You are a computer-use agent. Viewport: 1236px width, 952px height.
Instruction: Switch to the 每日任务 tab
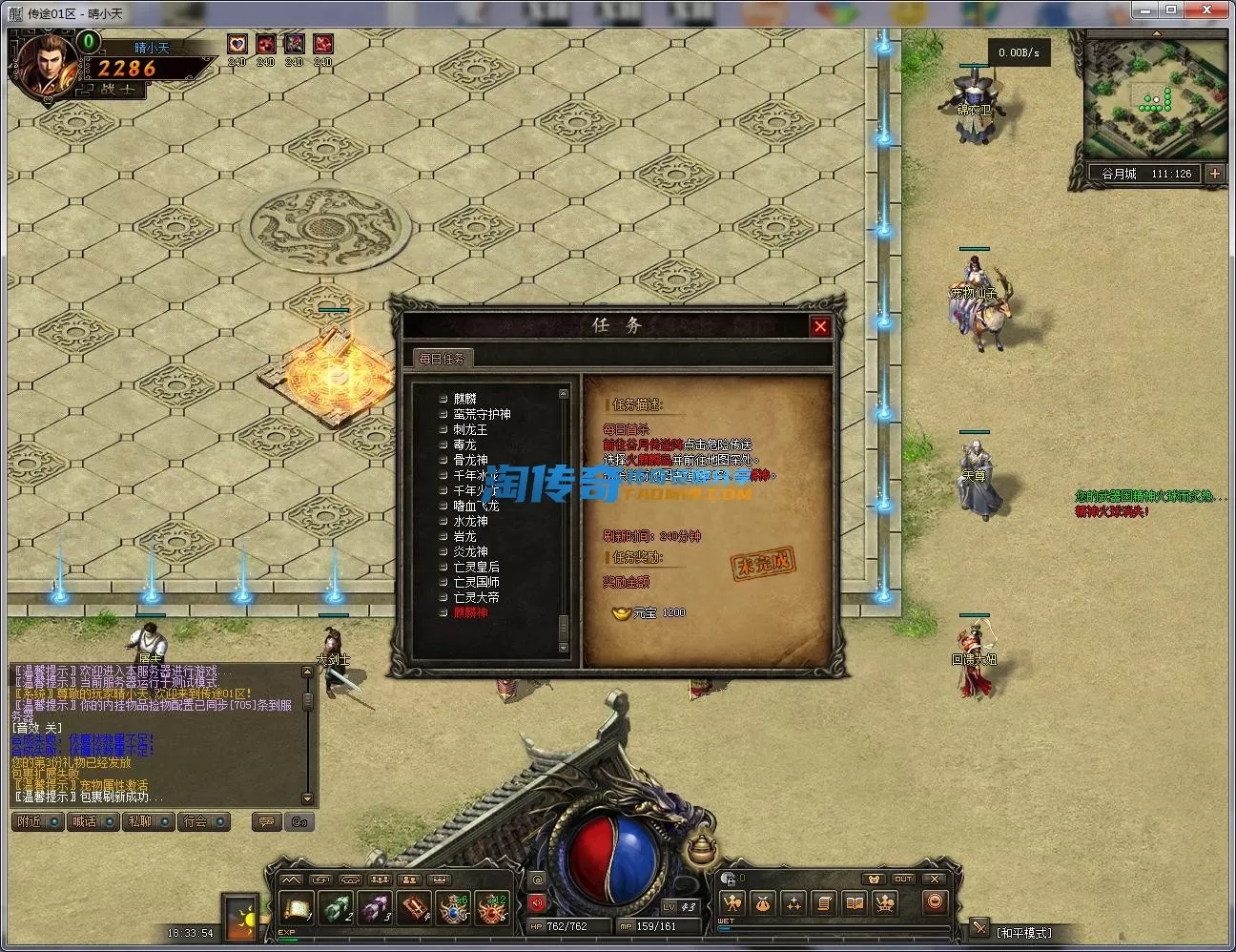click(x=442, y=359)
